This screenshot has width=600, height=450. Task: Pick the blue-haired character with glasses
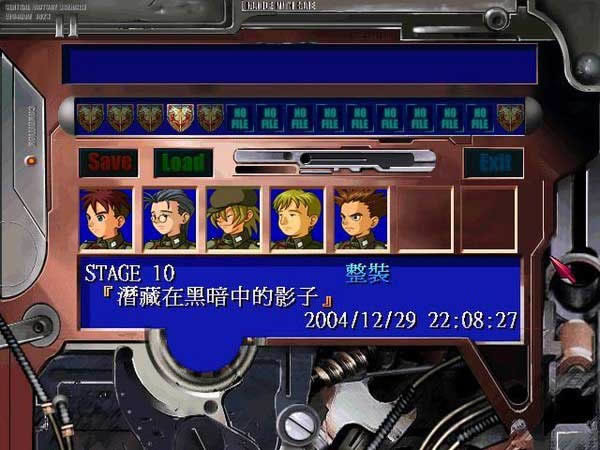(x=169, y=218)
